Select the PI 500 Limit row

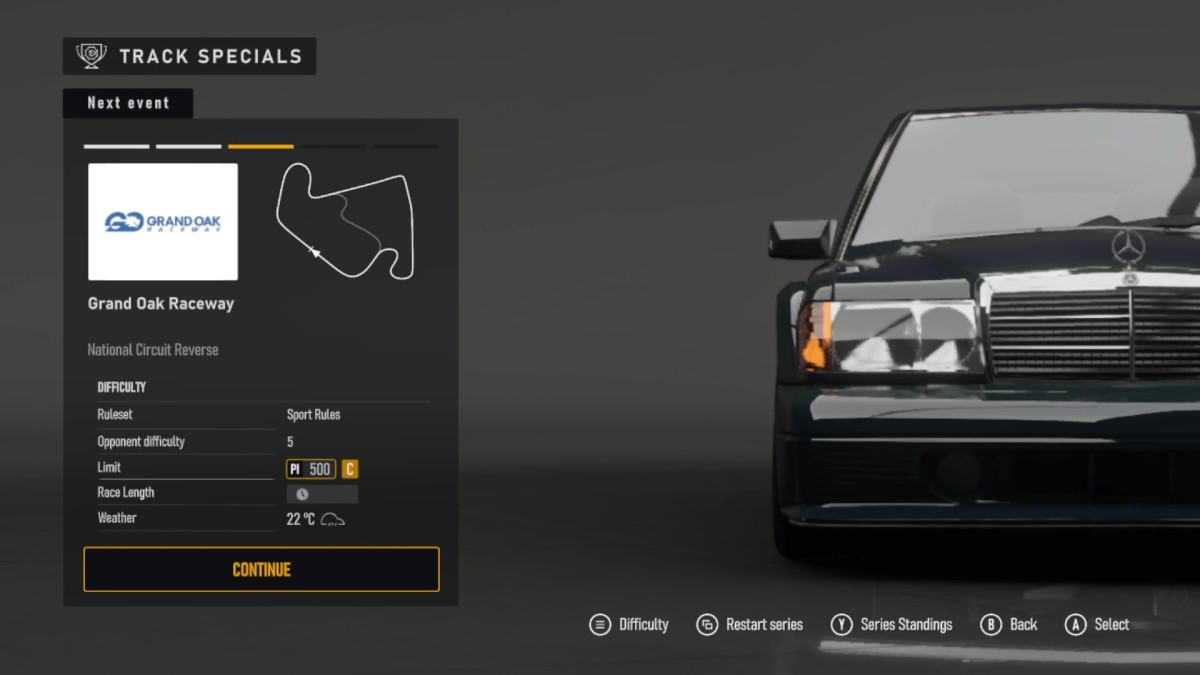(x=262, y=468)
